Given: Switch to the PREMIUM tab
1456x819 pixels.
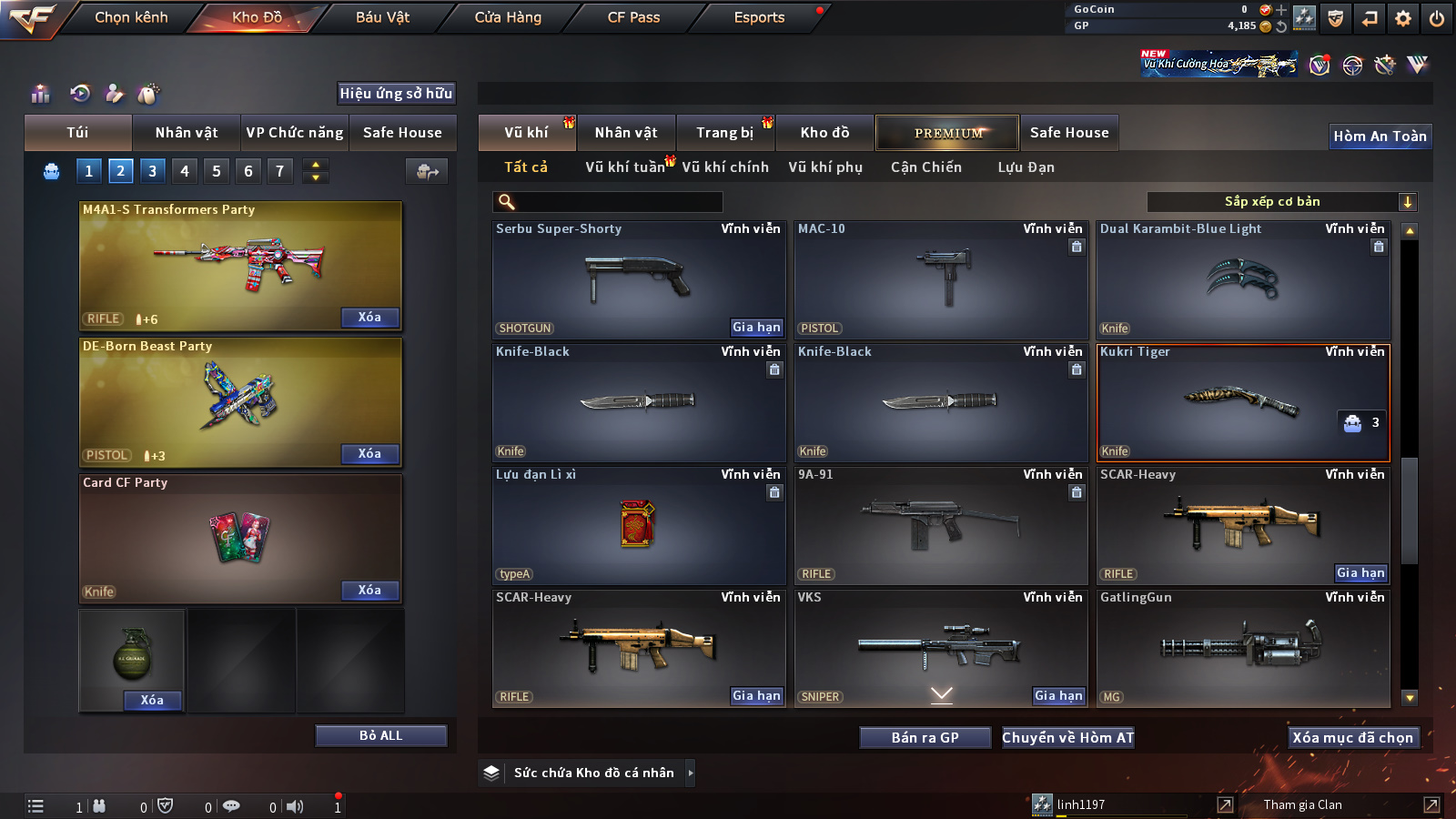Looking at the screenshot, I should (x=947, y=133).
